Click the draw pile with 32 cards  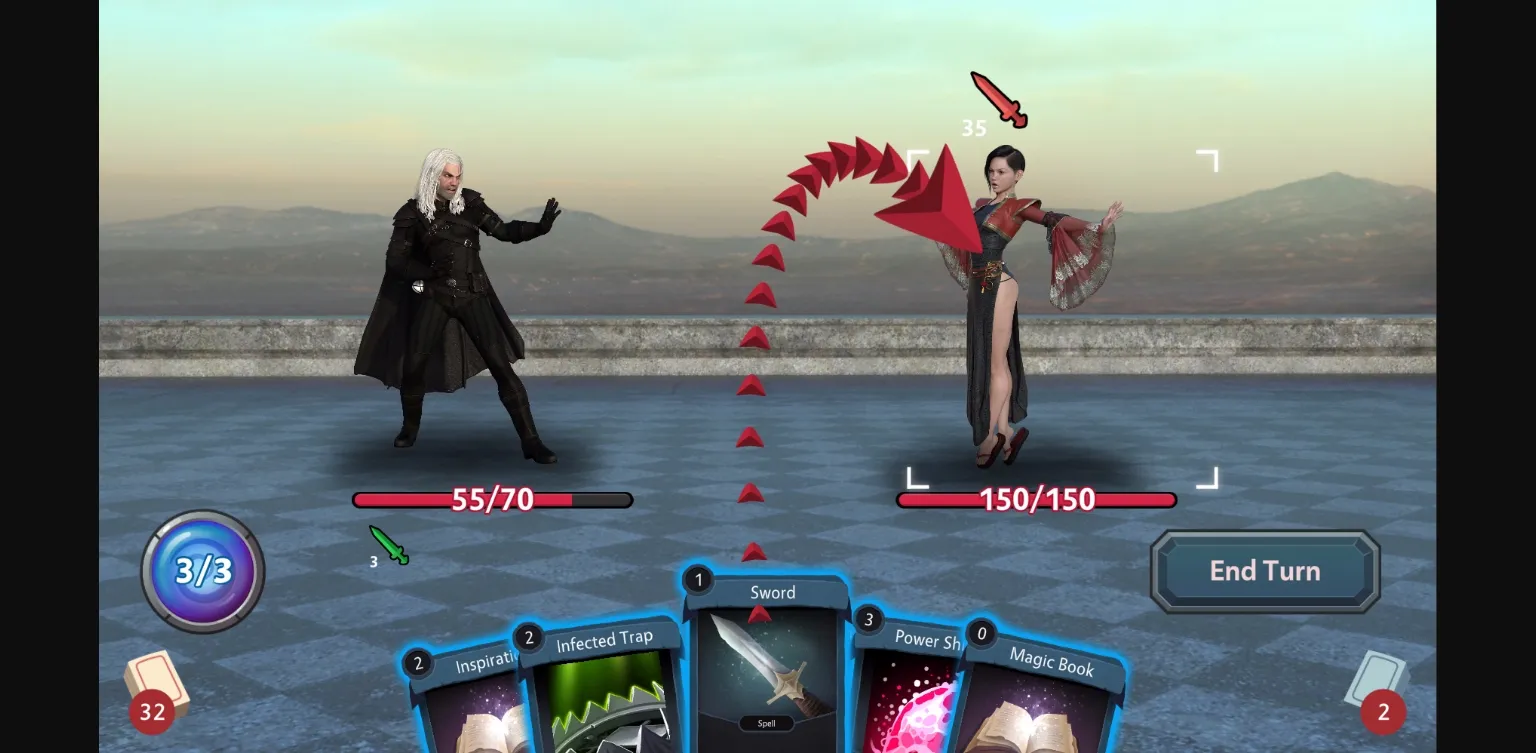point(160,690)
